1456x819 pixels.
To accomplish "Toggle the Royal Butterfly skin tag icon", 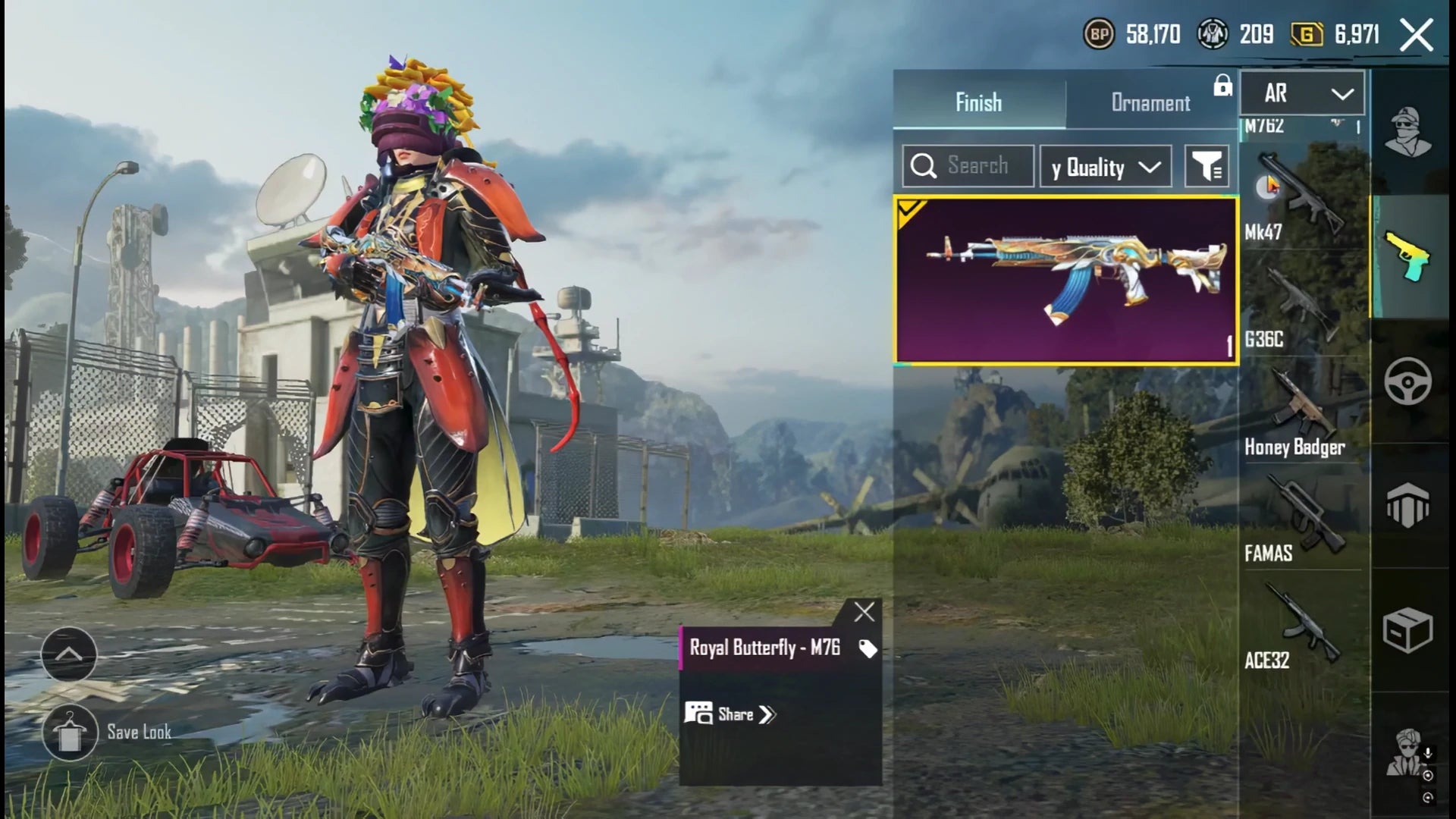I will [x=867, y=648].
